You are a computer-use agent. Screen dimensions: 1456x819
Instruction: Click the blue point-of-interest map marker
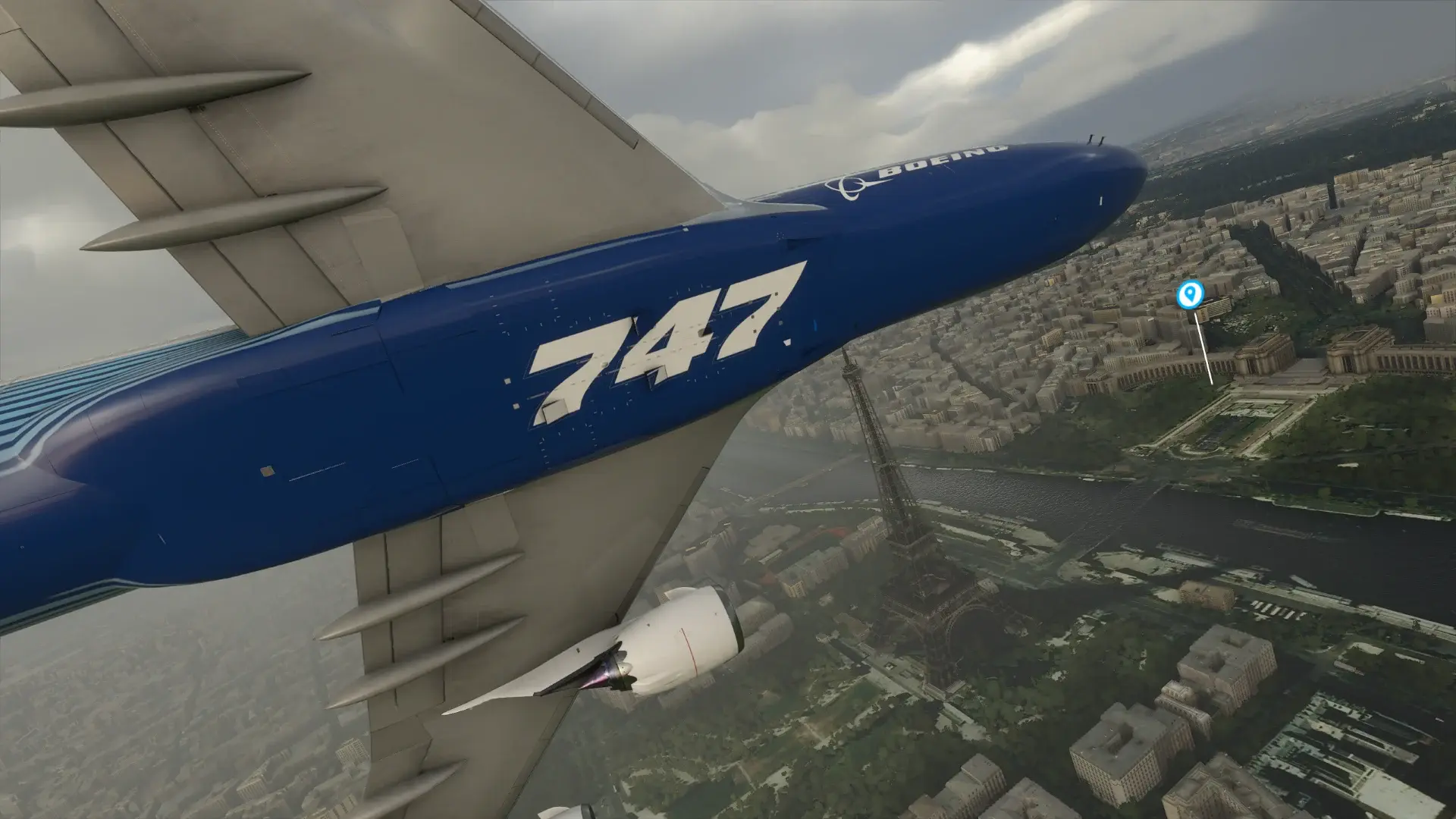click(1189, 294)
